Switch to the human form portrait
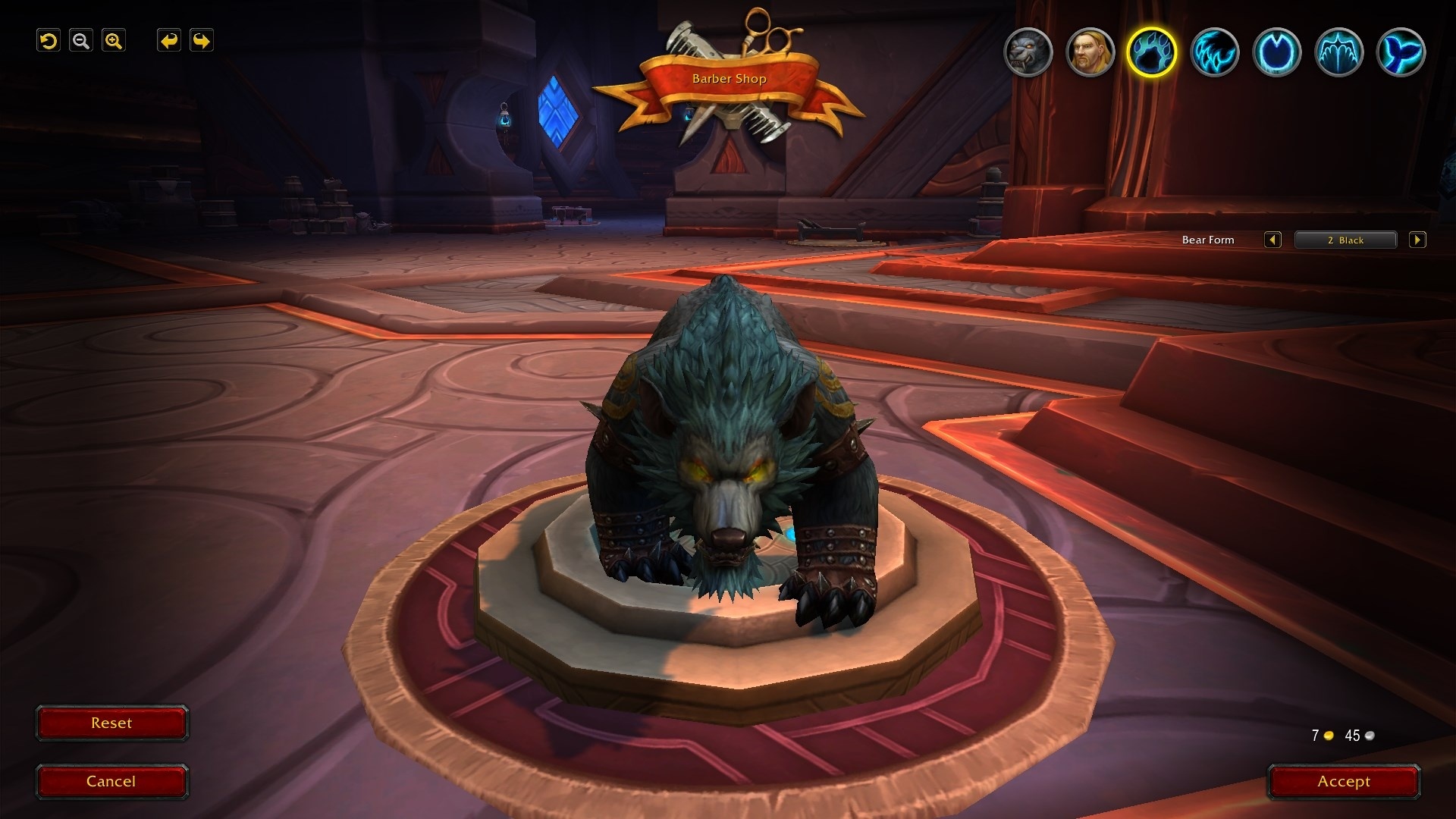Viewport: 1456px width, 819px height. pos(1090,52)
